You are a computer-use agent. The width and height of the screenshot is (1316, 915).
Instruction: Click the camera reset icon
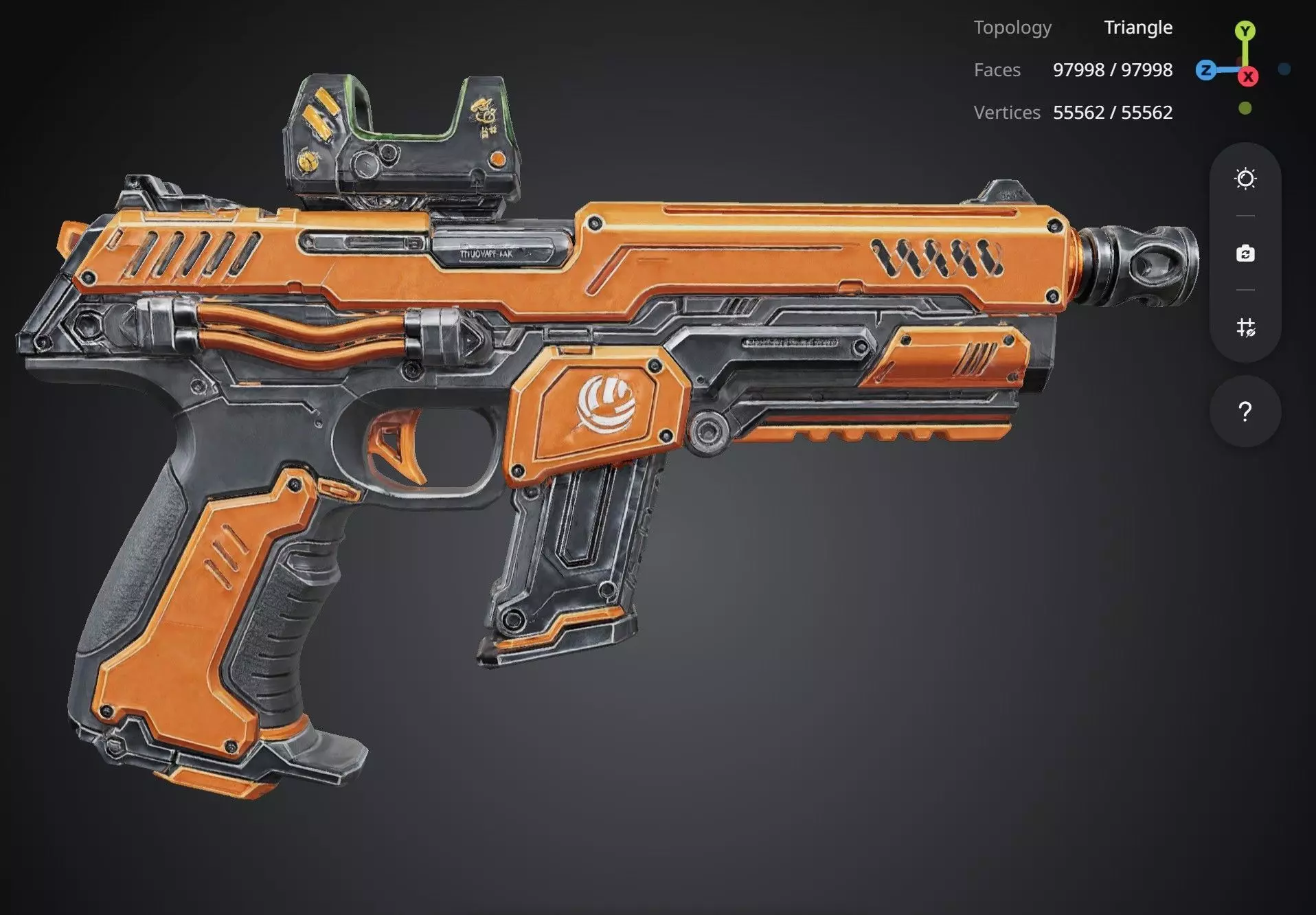point(1245,253)
